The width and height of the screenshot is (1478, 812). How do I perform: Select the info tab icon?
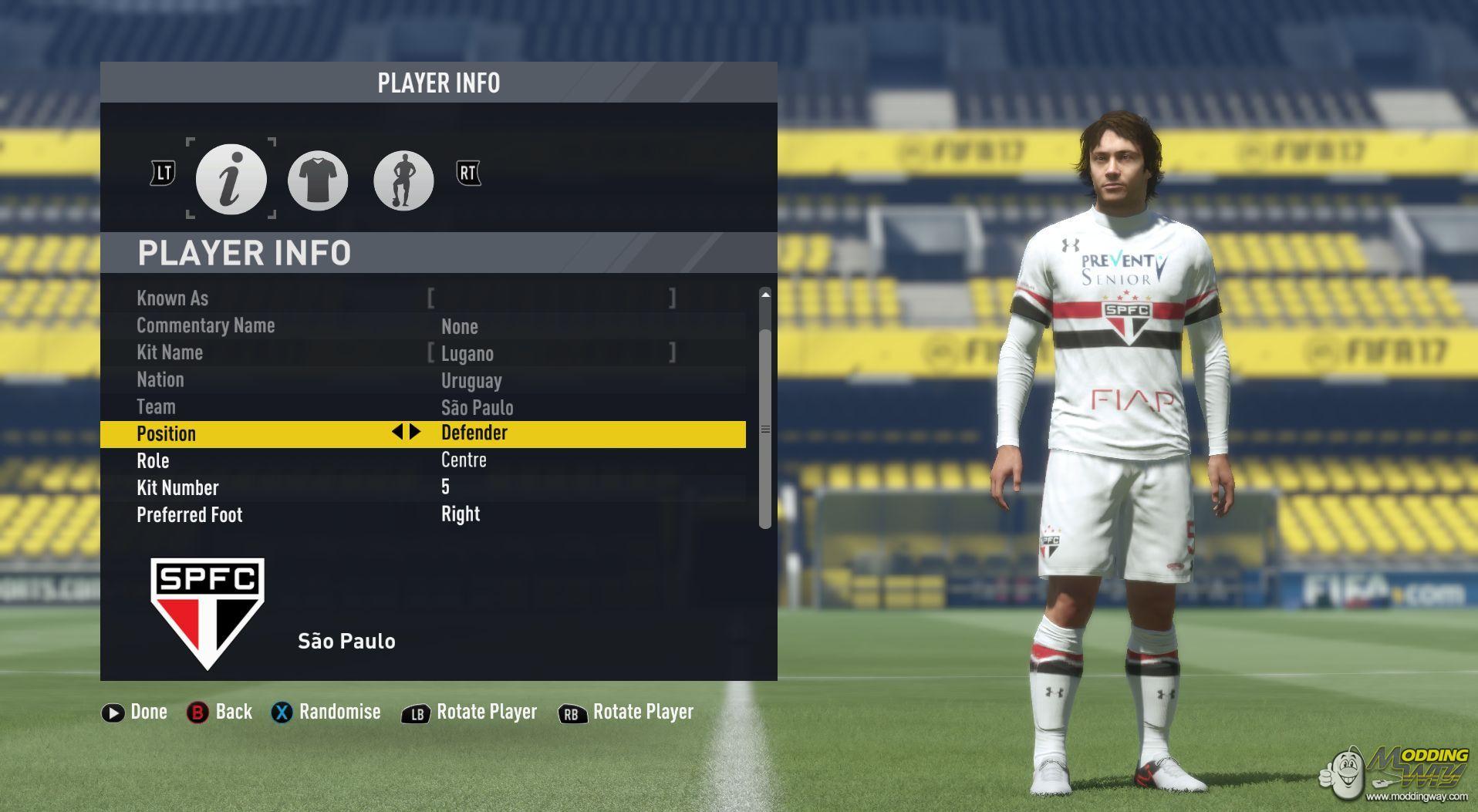[231, 179]
